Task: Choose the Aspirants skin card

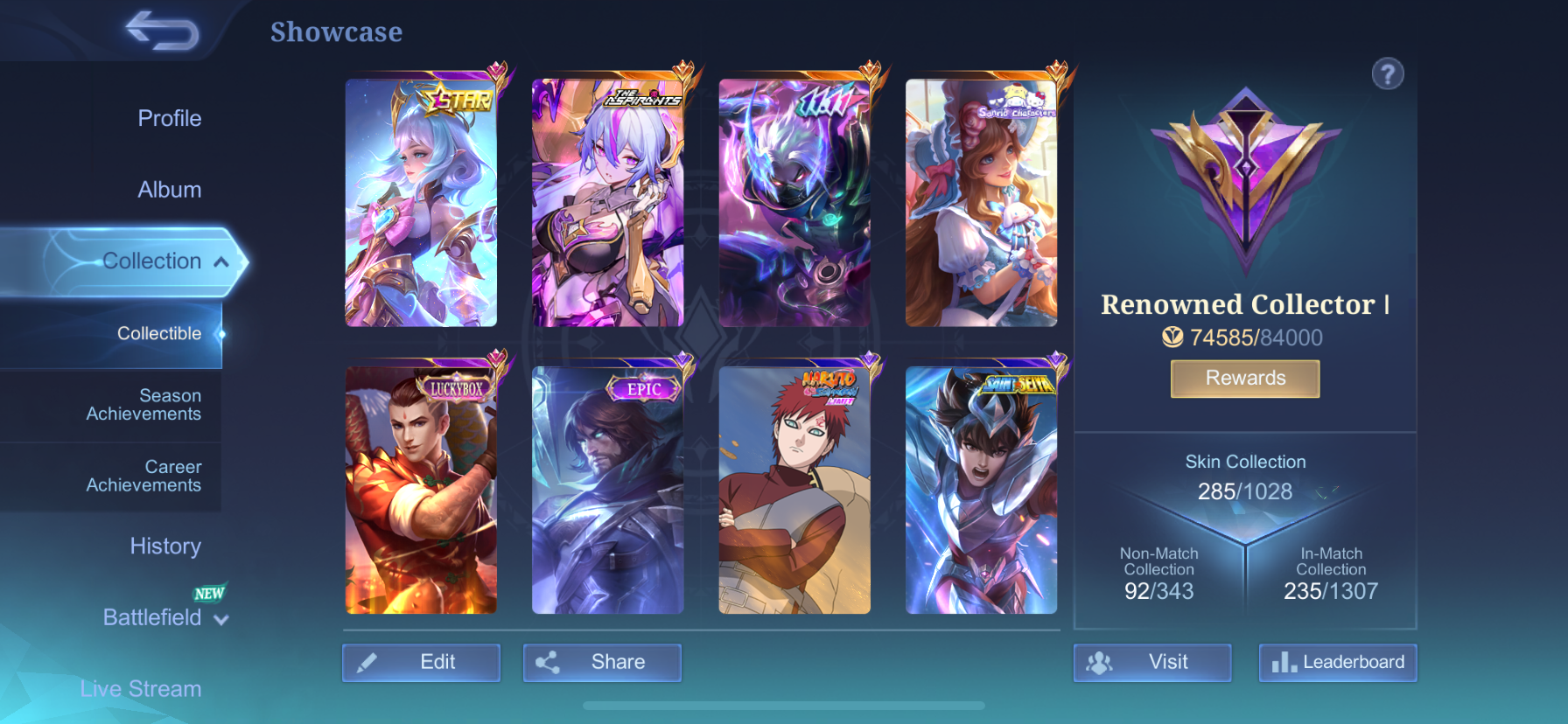Action: [x=607, y=203]
